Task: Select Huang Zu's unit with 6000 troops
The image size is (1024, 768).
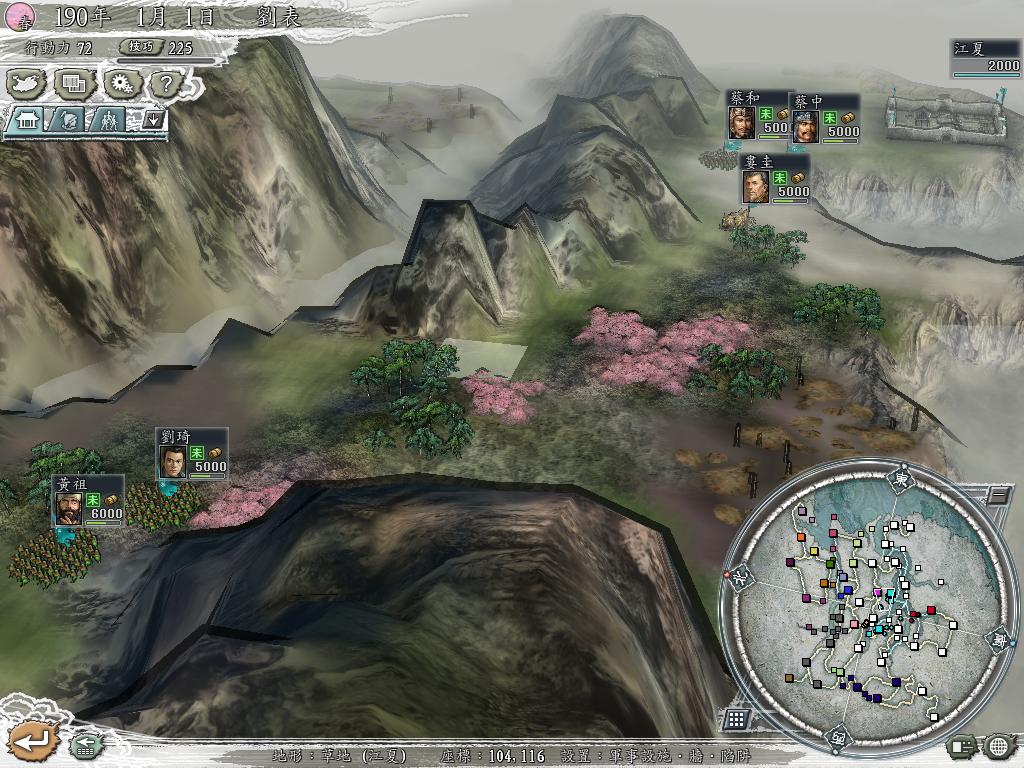Action: [89, 500]
